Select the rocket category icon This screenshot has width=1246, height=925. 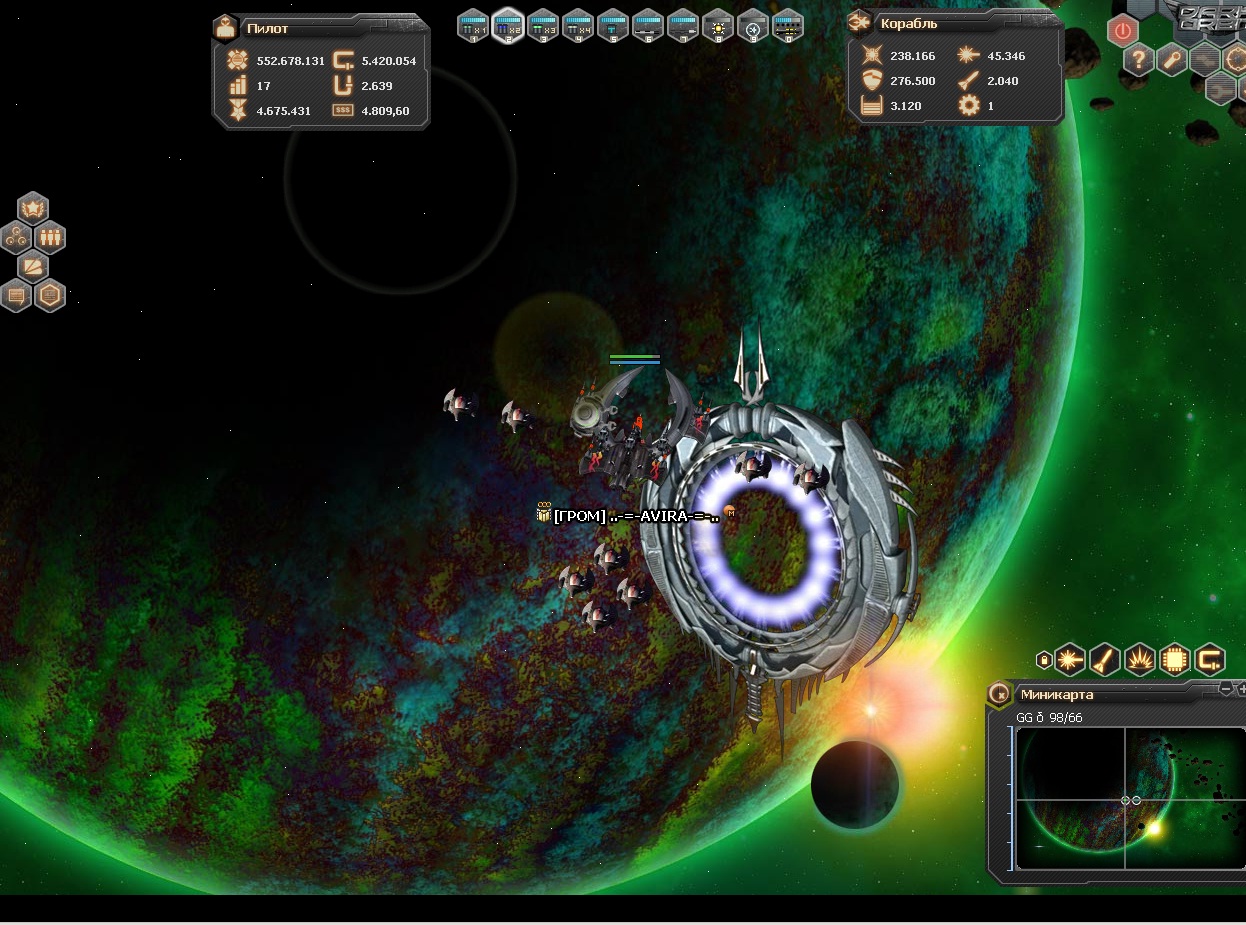1105,659
